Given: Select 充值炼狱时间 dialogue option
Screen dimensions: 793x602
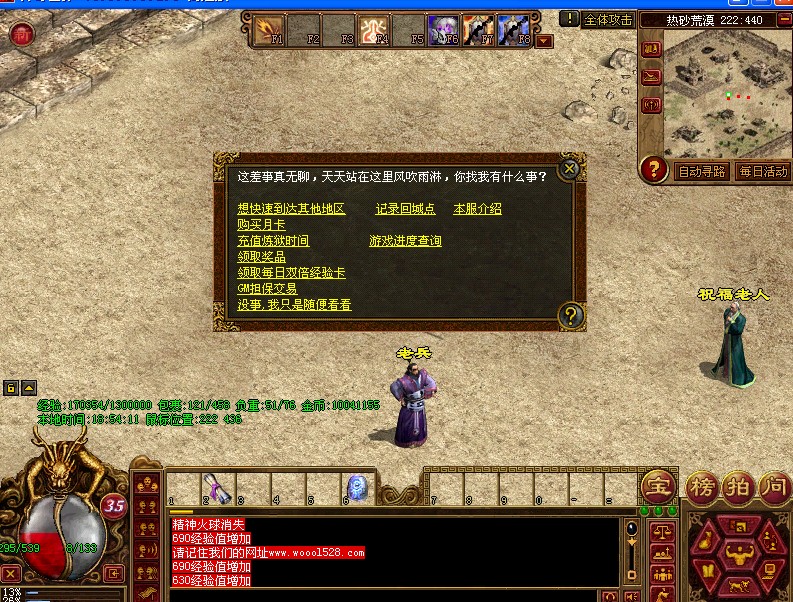Looking at the screenshot, I should 273,241.
